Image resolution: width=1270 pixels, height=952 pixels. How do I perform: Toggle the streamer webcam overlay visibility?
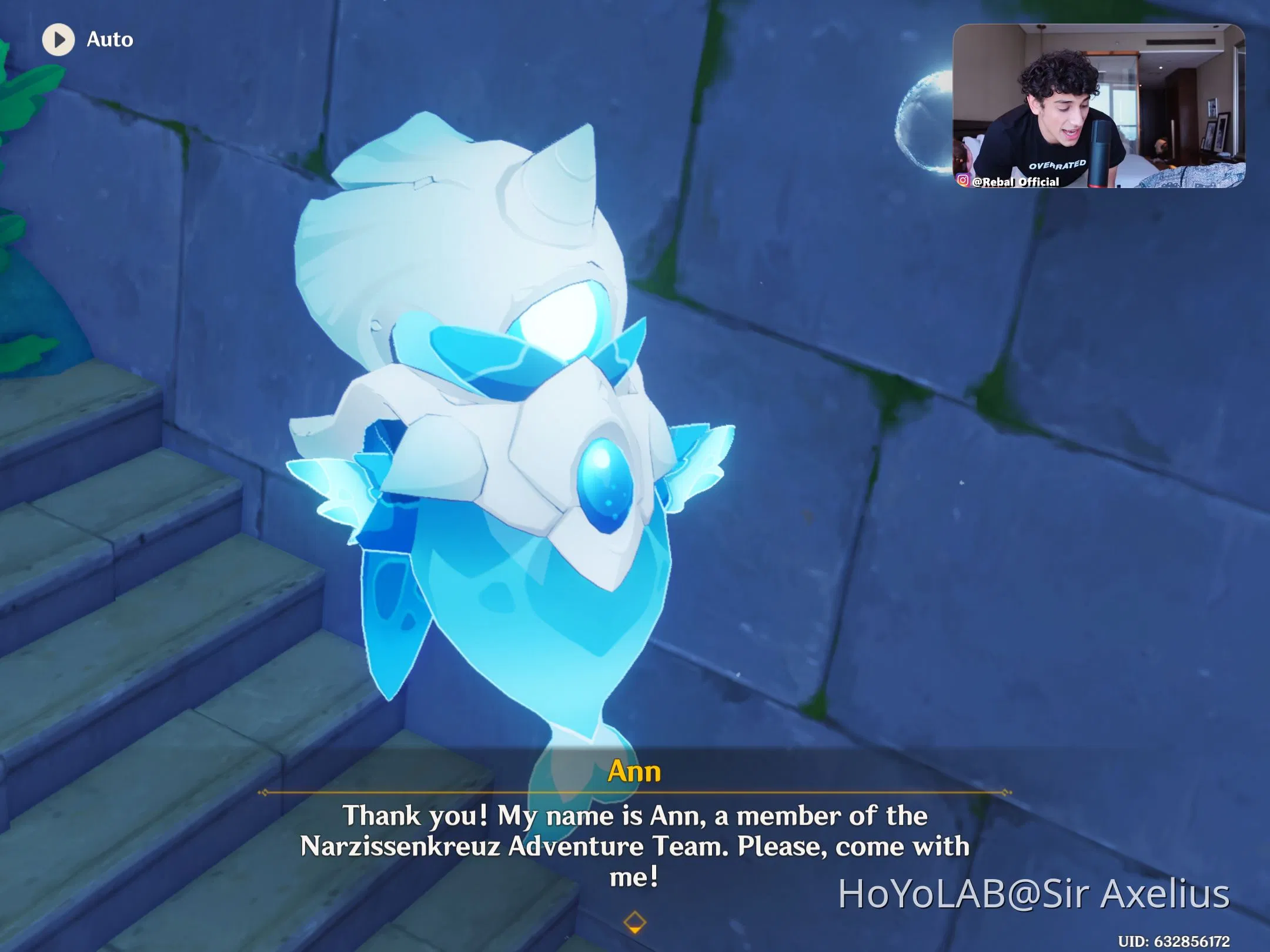click(x=1102, y=106)
